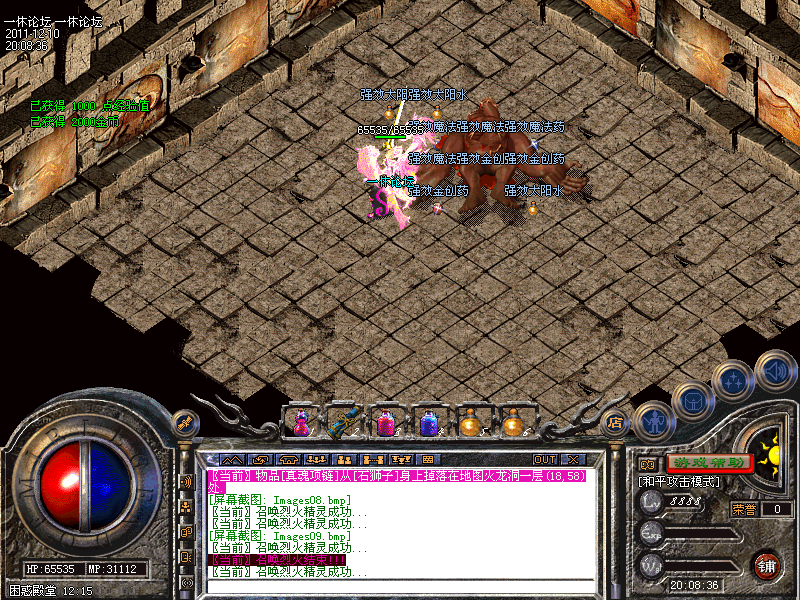Use the red gourd potion in slot 1
This screenshot has height=600, width=800.
click(x=299, y=423)
